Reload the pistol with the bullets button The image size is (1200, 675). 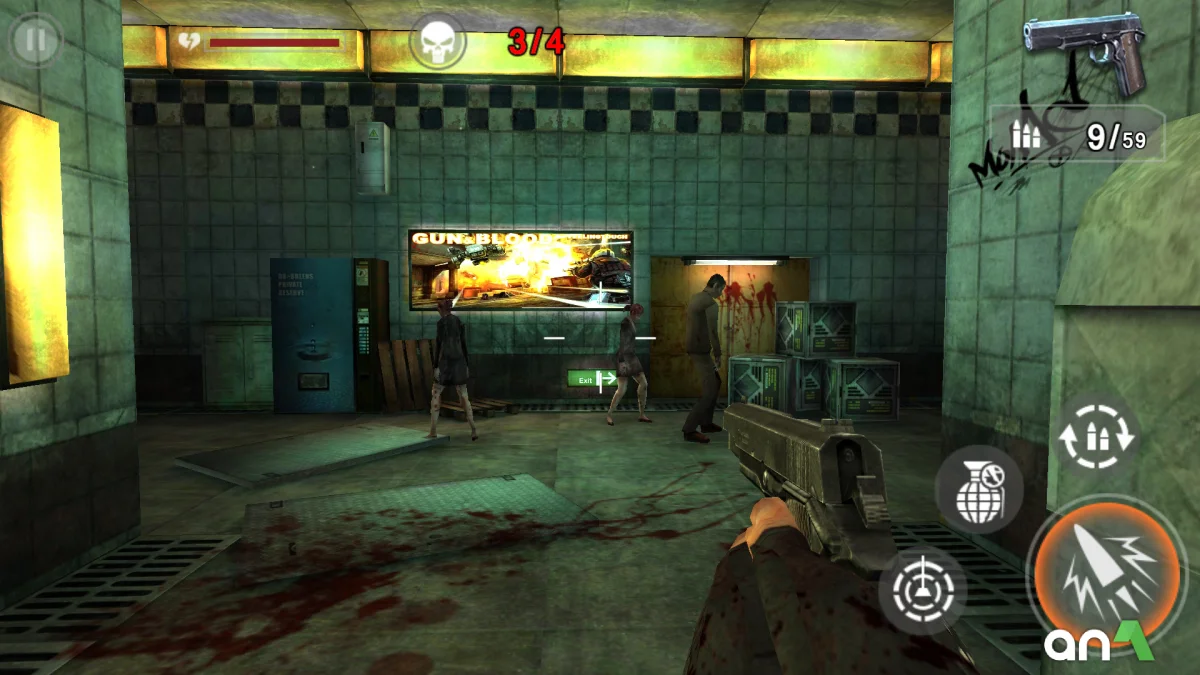[x=1097, y=437]
